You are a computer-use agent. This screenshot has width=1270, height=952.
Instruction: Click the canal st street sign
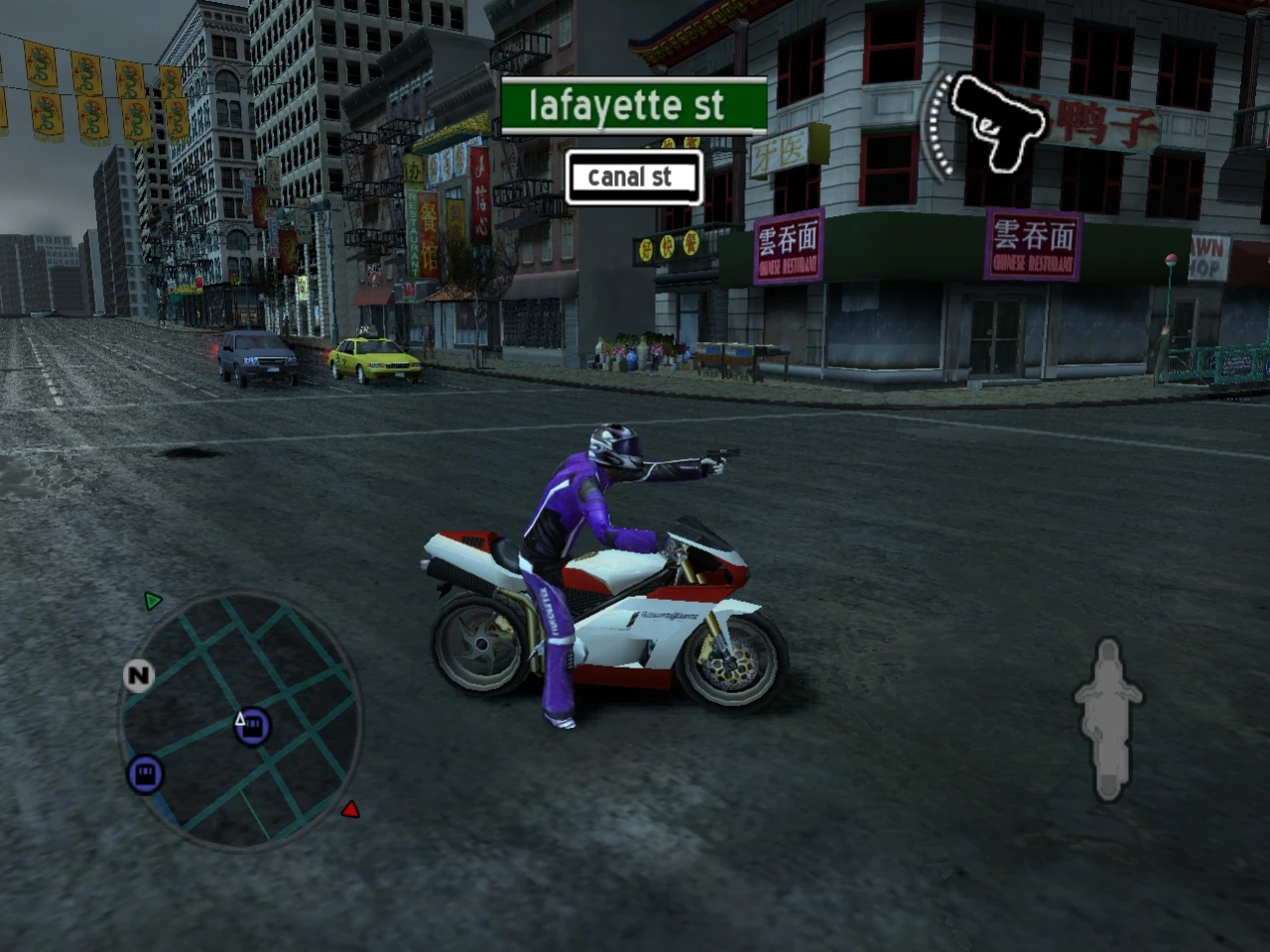(x=634, y=177)
